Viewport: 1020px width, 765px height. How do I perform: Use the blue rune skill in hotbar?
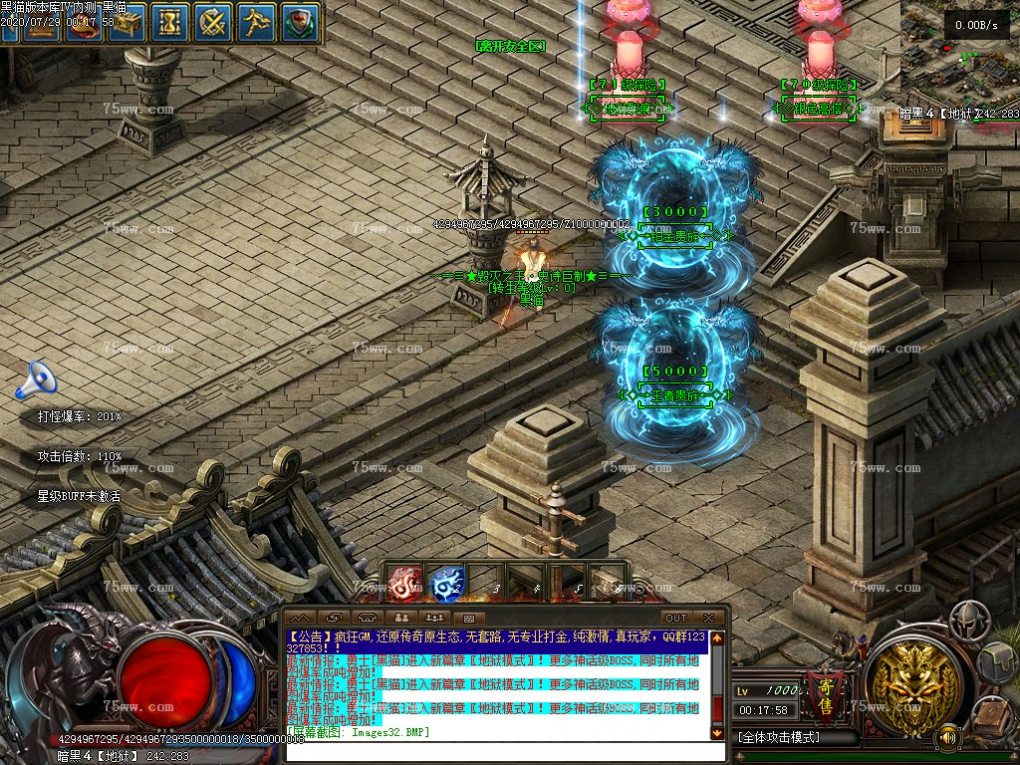coord(446,583)
